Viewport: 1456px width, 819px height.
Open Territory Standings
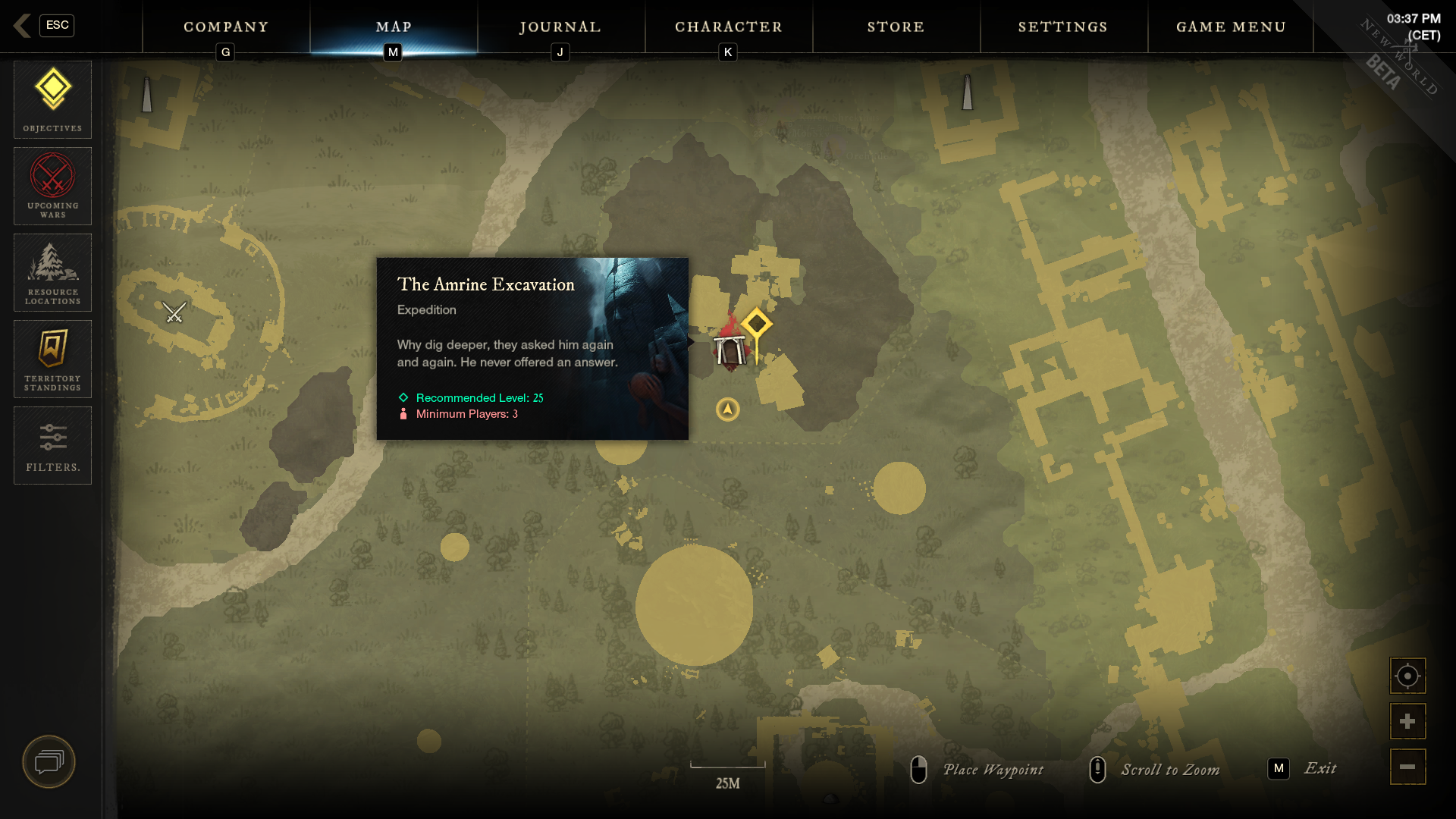52,358
